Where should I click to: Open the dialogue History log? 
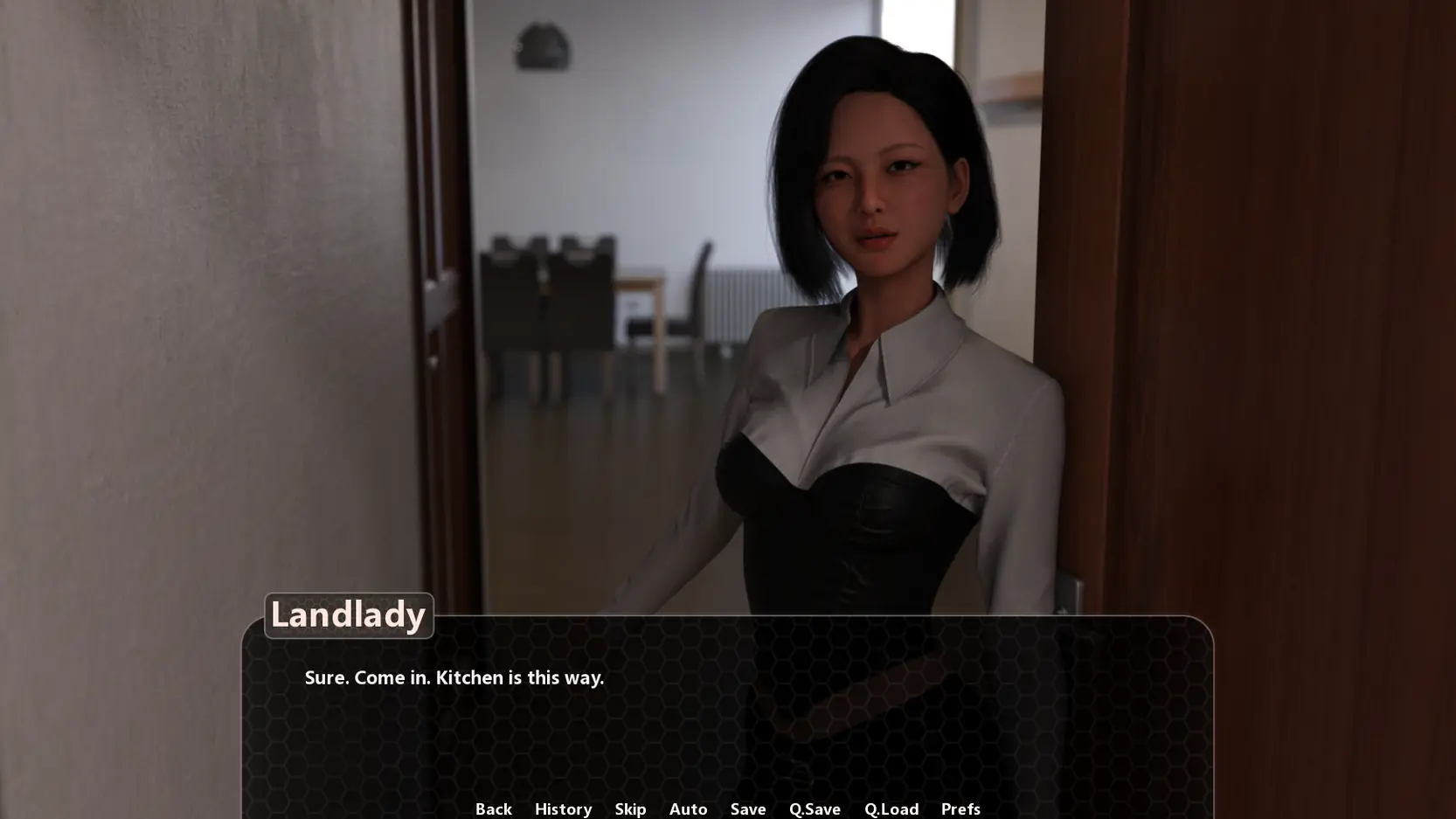click(x=563, y=809)
